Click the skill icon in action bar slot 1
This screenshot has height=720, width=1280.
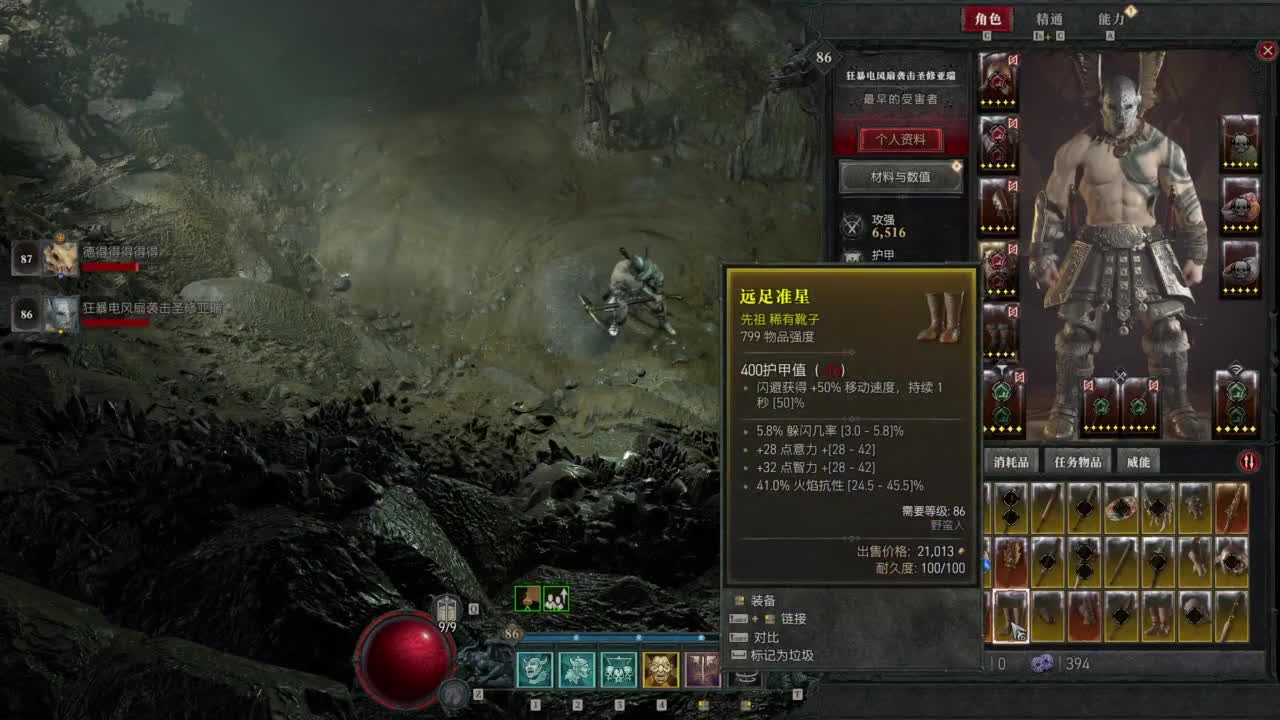534,670
